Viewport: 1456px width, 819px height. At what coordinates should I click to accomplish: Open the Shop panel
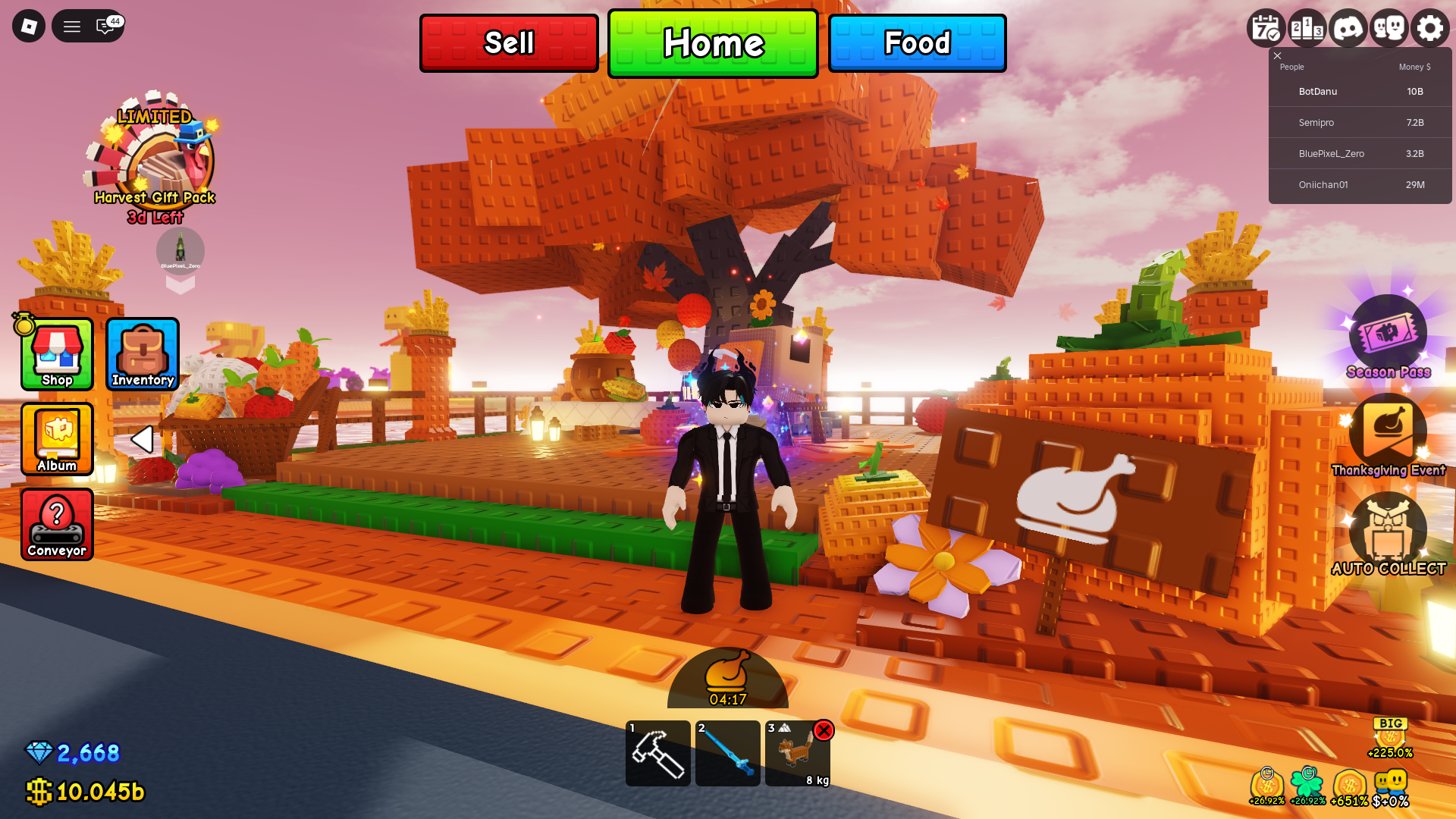tap(56, 353)
